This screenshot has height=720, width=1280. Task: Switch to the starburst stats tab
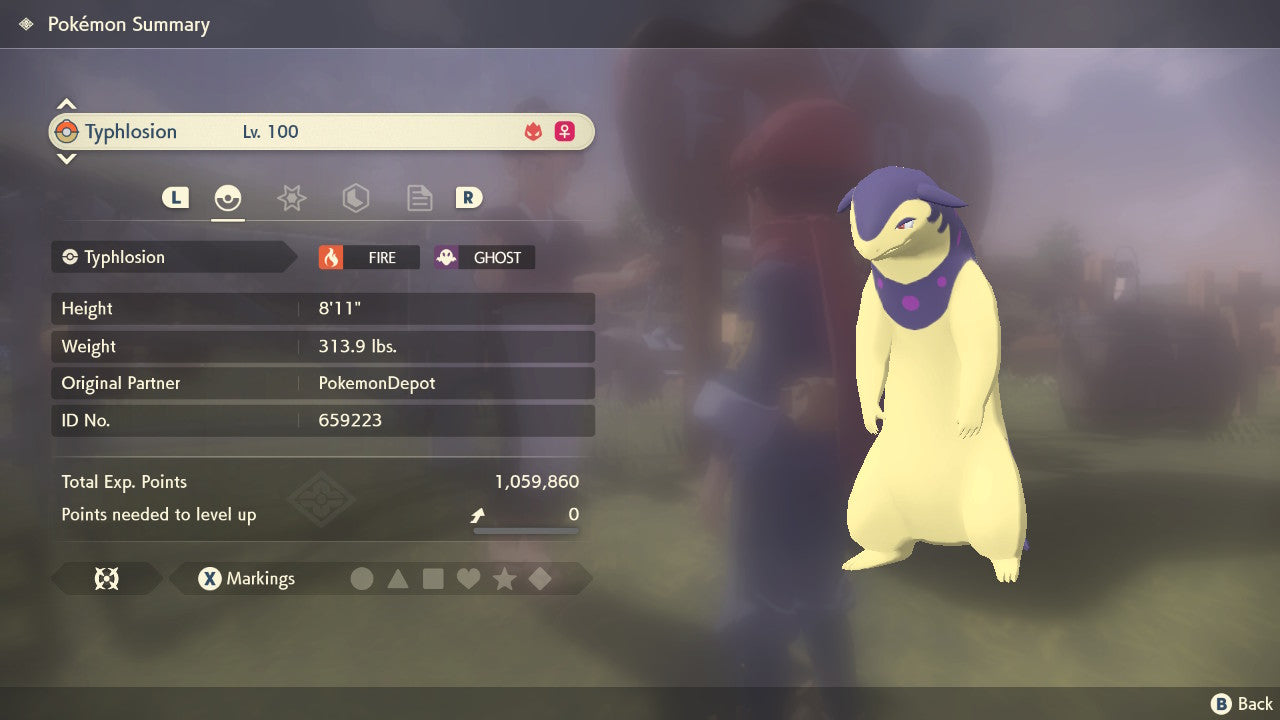[291, 198]
